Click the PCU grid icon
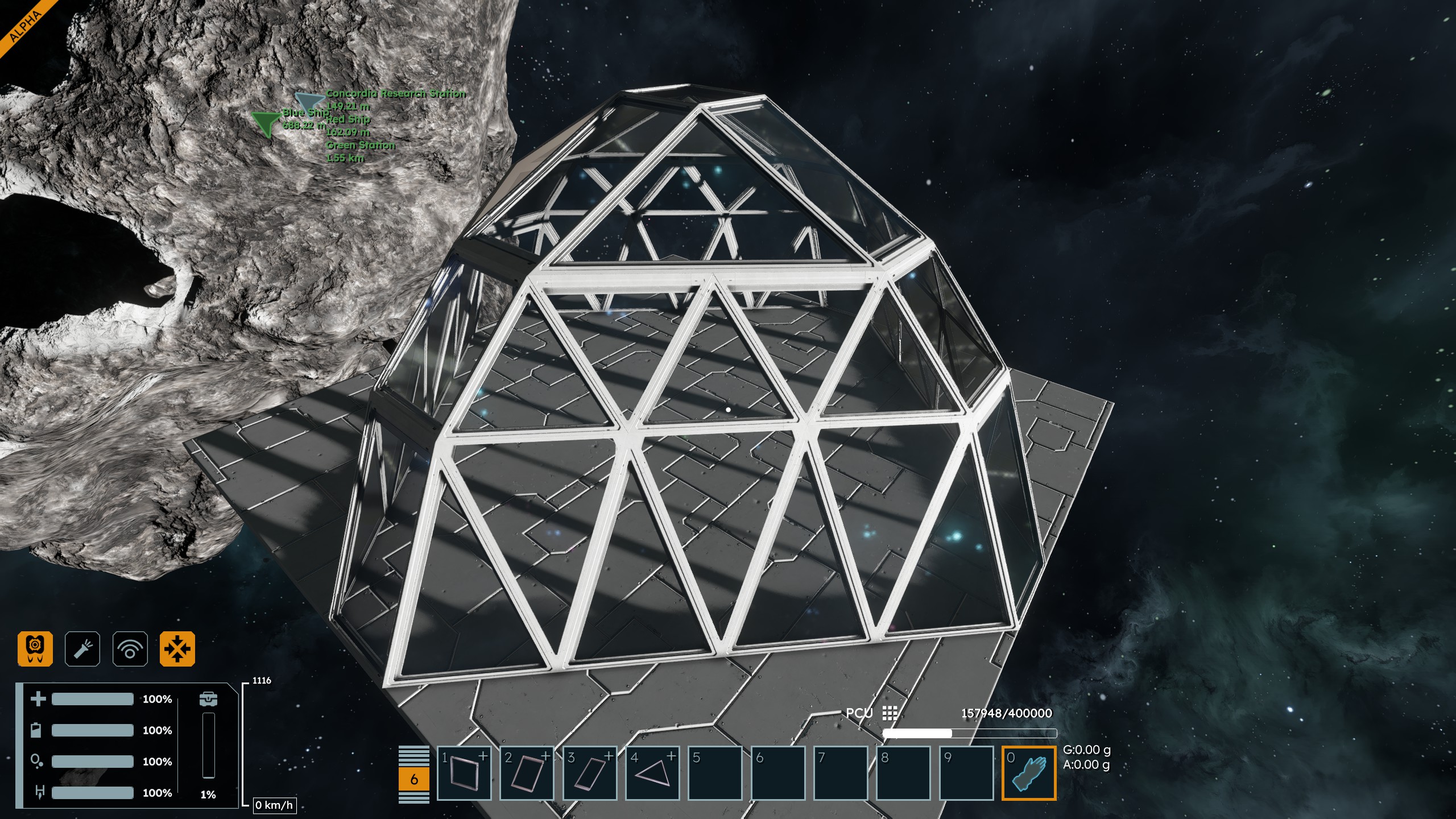This screenshot has height=819, width=1456. point(890,713)
